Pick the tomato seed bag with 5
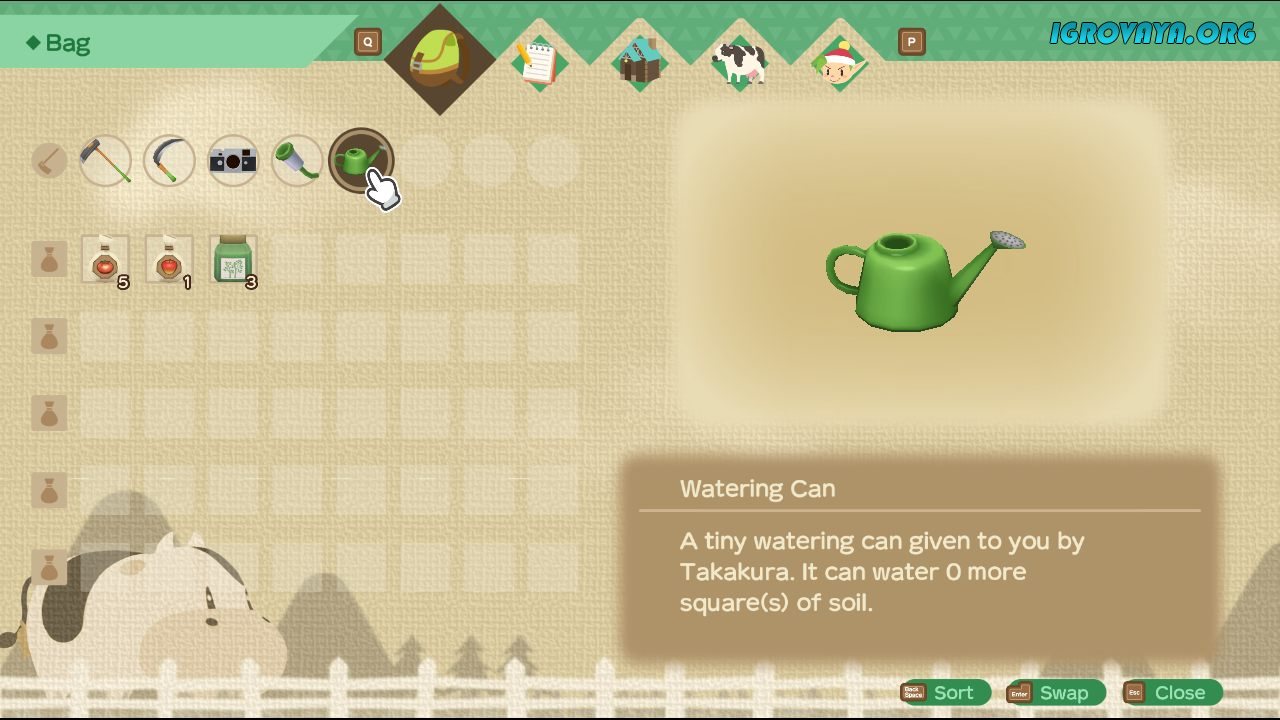Screen dimensions: 1280x720 coord(105,260)
